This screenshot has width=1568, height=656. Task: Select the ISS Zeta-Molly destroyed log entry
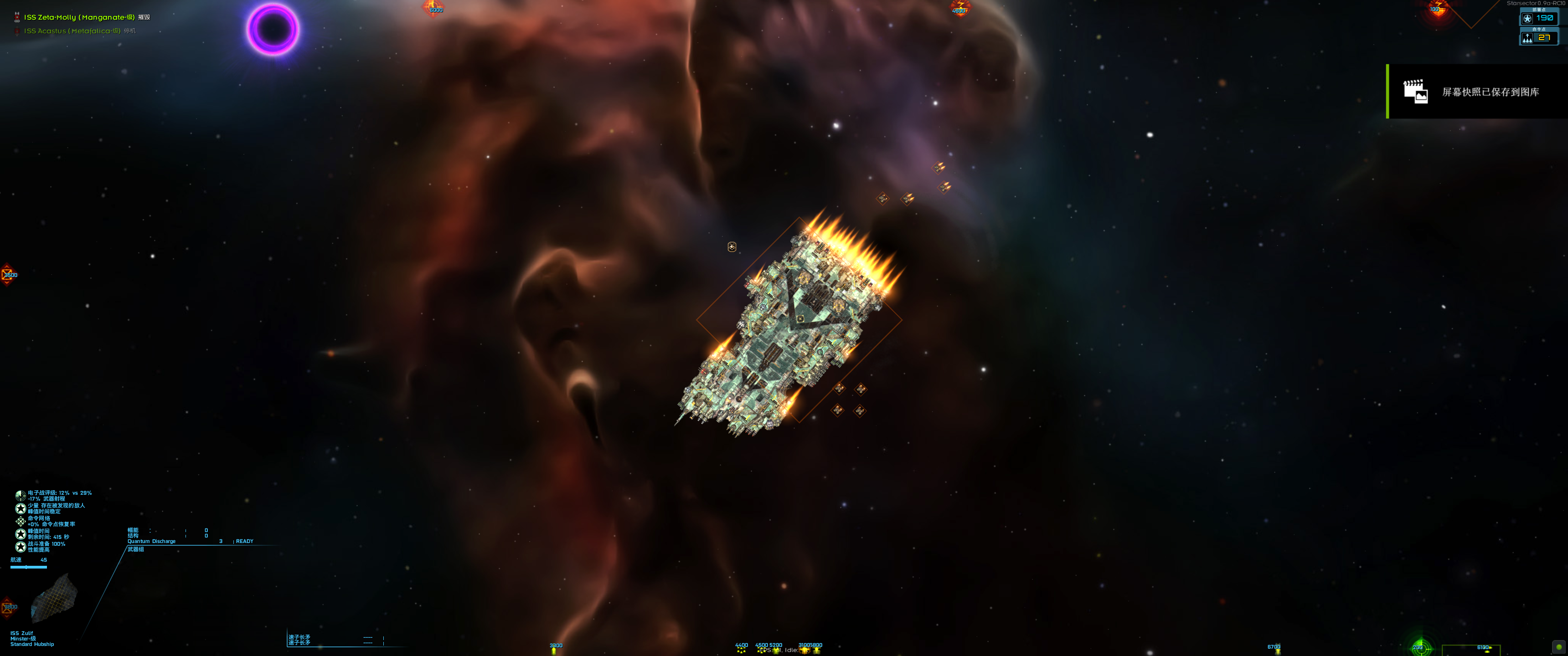pyautogui.click(x=79, y=17)
